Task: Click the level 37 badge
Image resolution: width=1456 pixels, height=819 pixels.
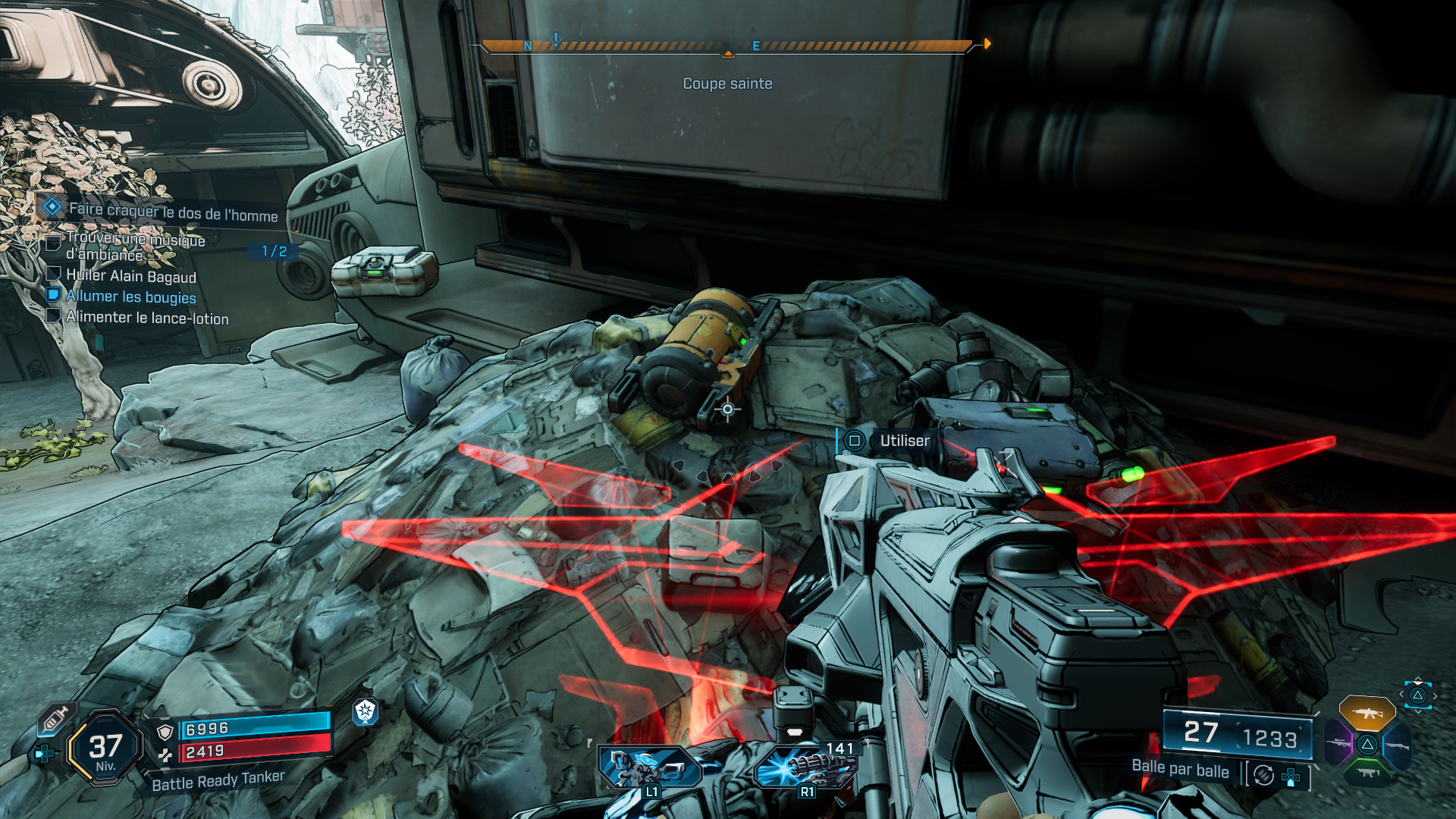Action: click(x=105, y=748)
